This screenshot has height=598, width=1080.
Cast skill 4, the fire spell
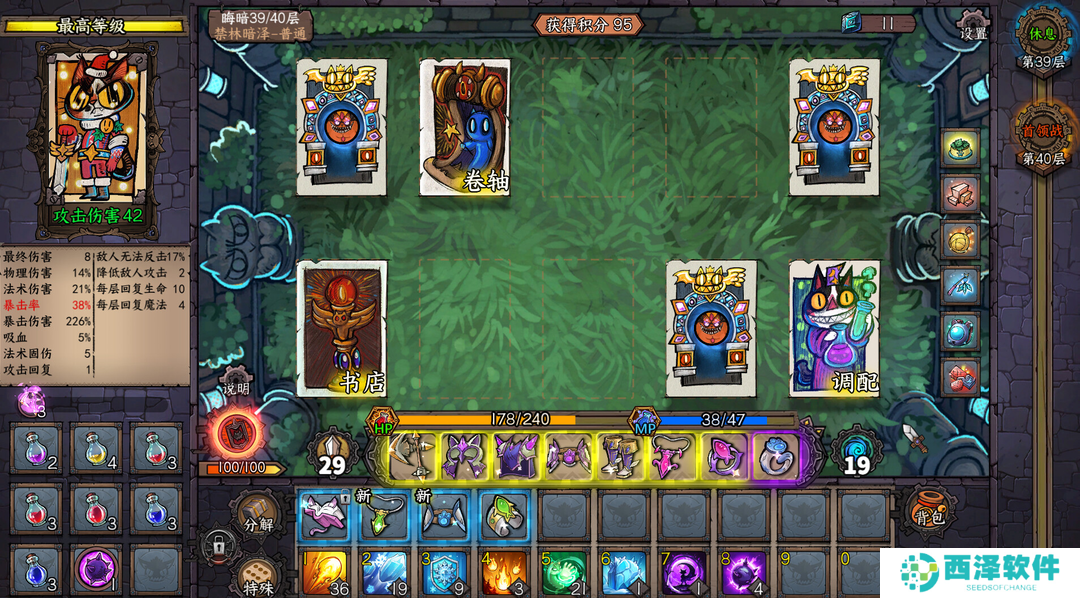503,573
